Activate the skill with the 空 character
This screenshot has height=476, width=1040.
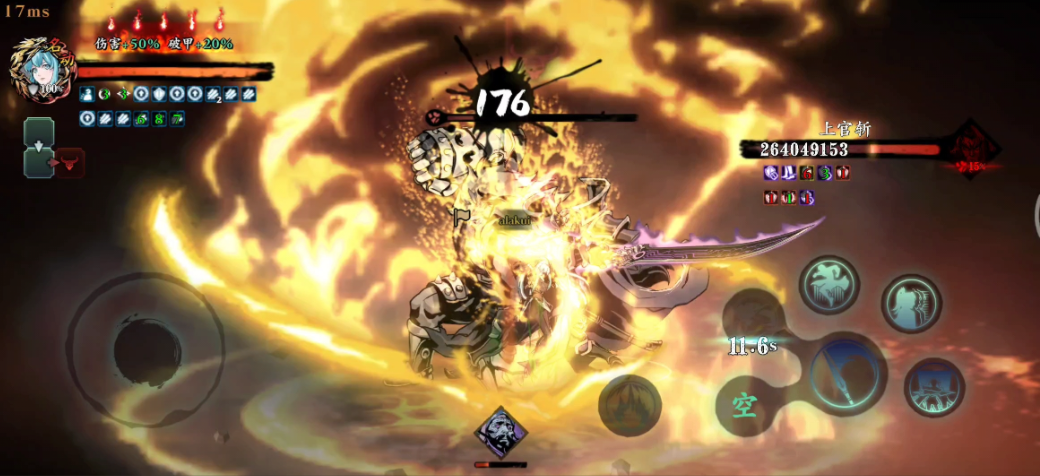tap(745, 406)
